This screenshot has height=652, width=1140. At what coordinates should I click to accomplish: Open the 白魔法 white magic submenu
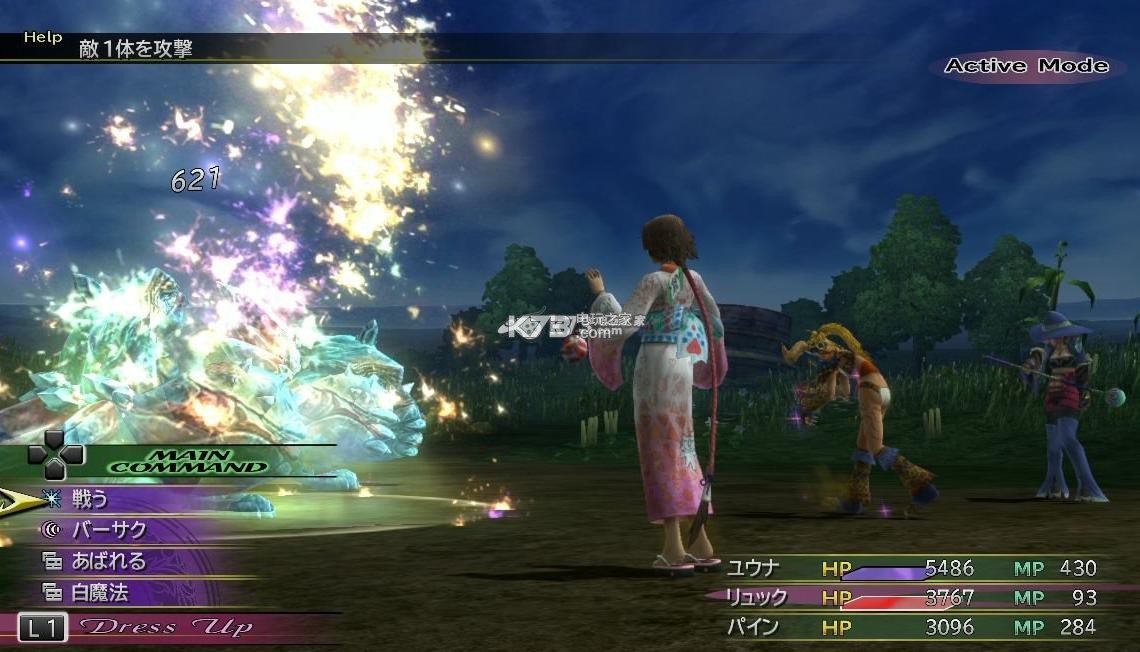pyautogui.click(x=99, y=592)
